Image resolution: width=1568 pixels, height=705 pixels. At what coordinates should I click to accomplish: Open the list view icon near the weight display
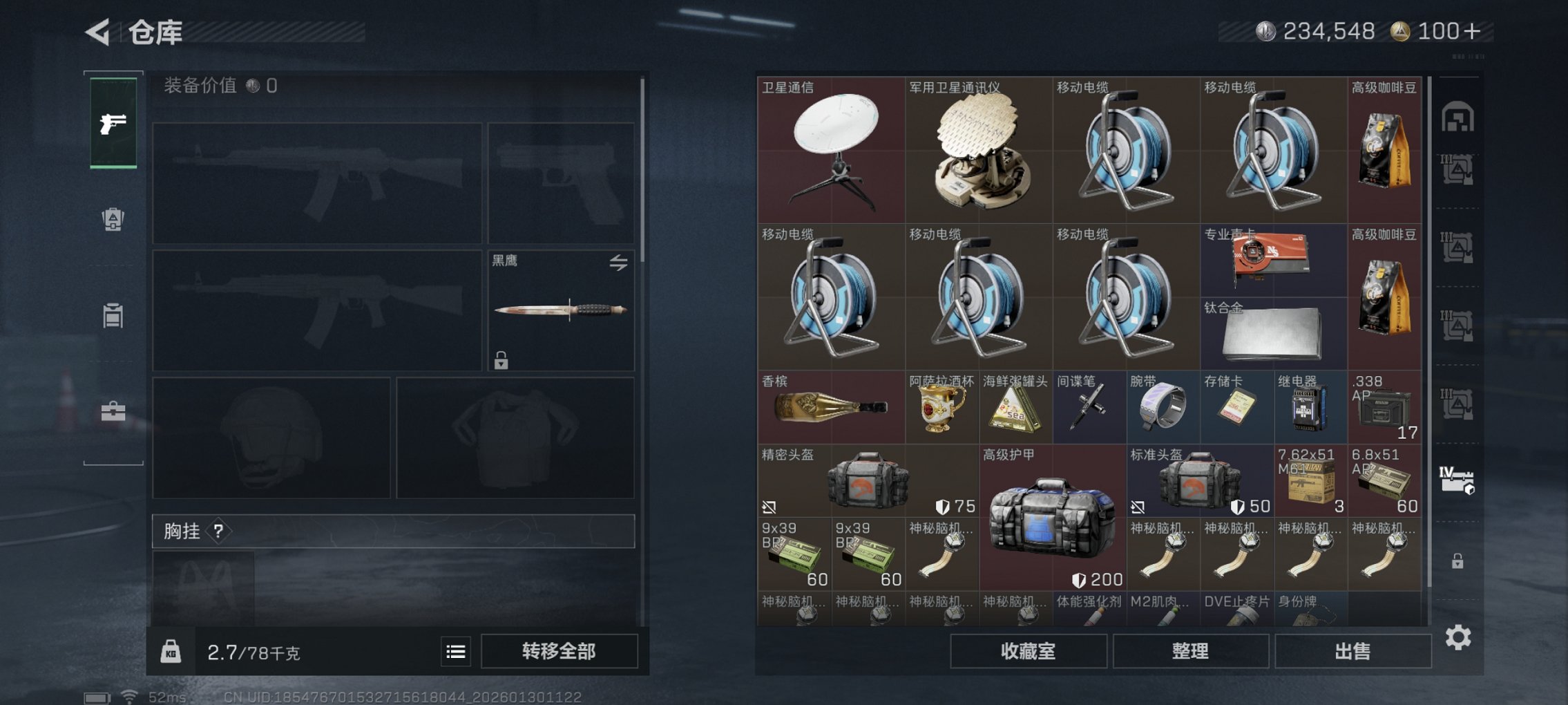pyautogui.click(x=455, y=650)
